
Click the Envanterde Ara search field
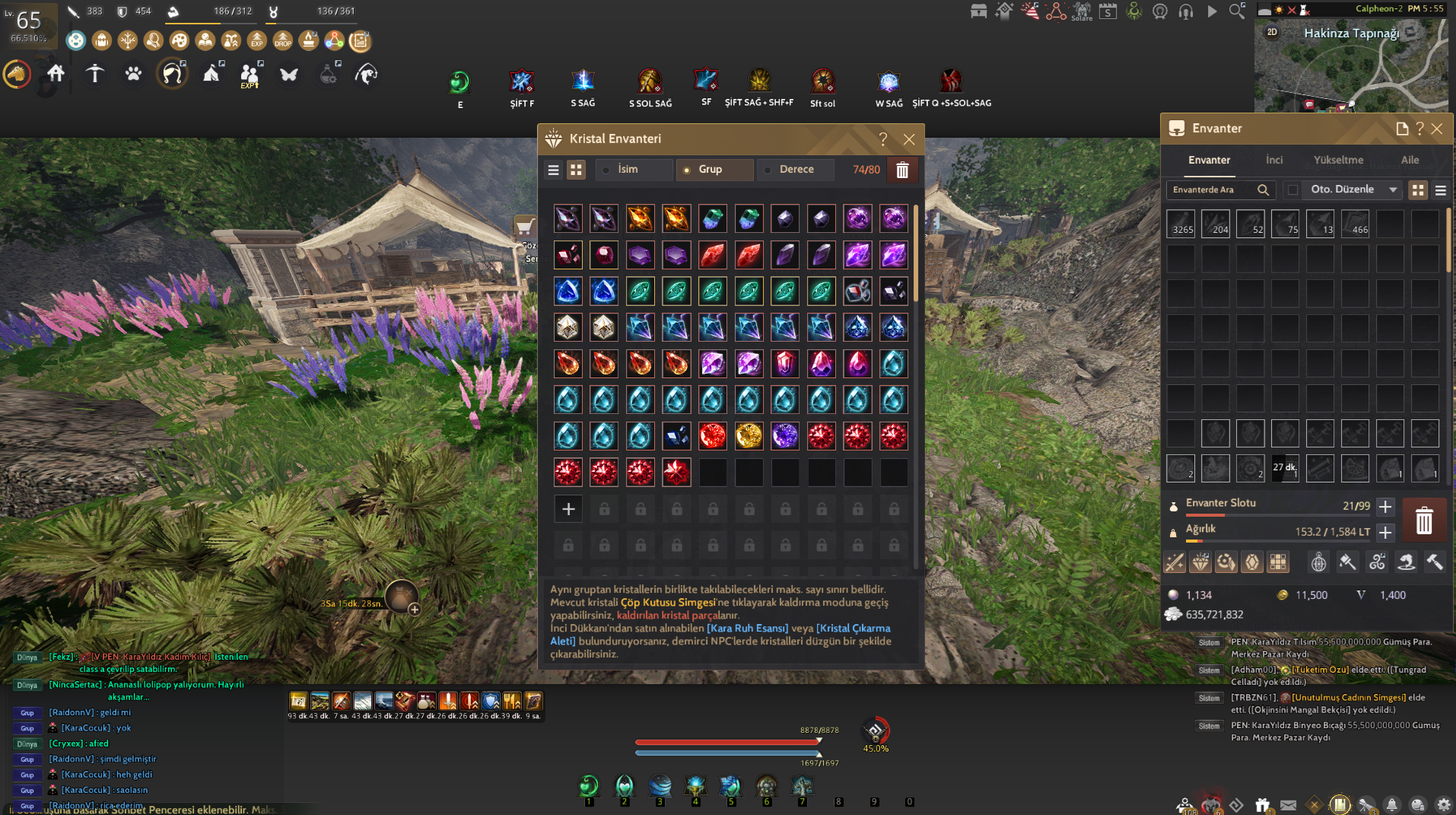click(x=1213, y=190)
